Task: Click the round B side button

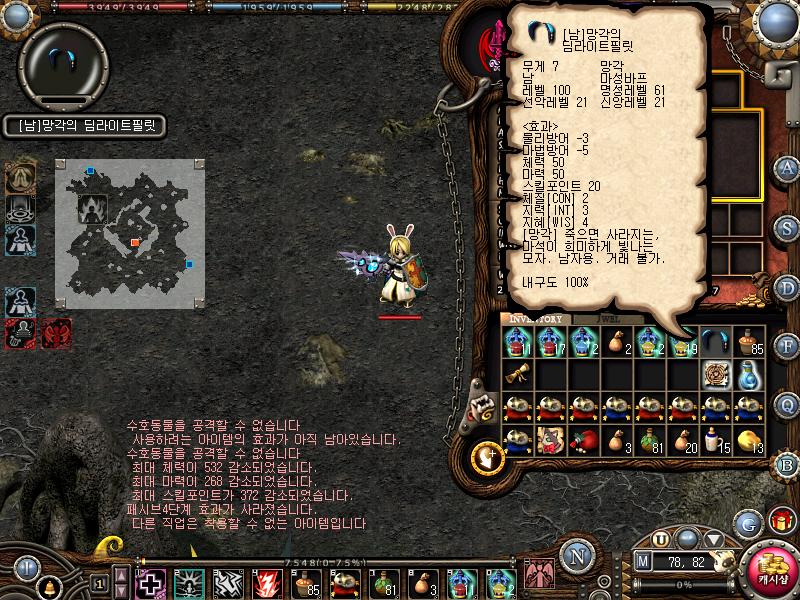Action: pyautogui.click(x=787, y=463)
